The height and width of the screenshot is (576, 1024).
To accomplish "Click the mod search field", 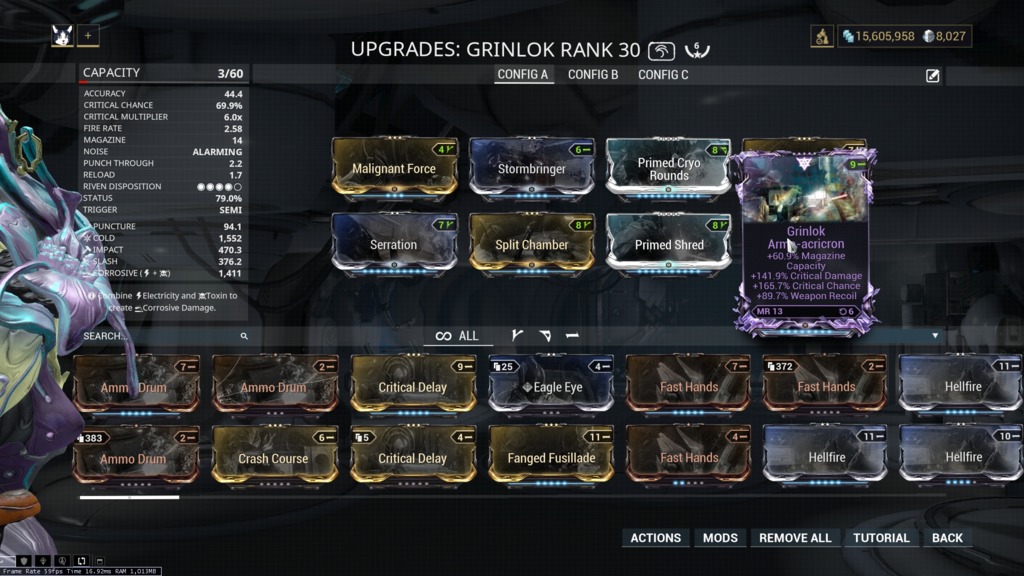I will click(160, 337).
